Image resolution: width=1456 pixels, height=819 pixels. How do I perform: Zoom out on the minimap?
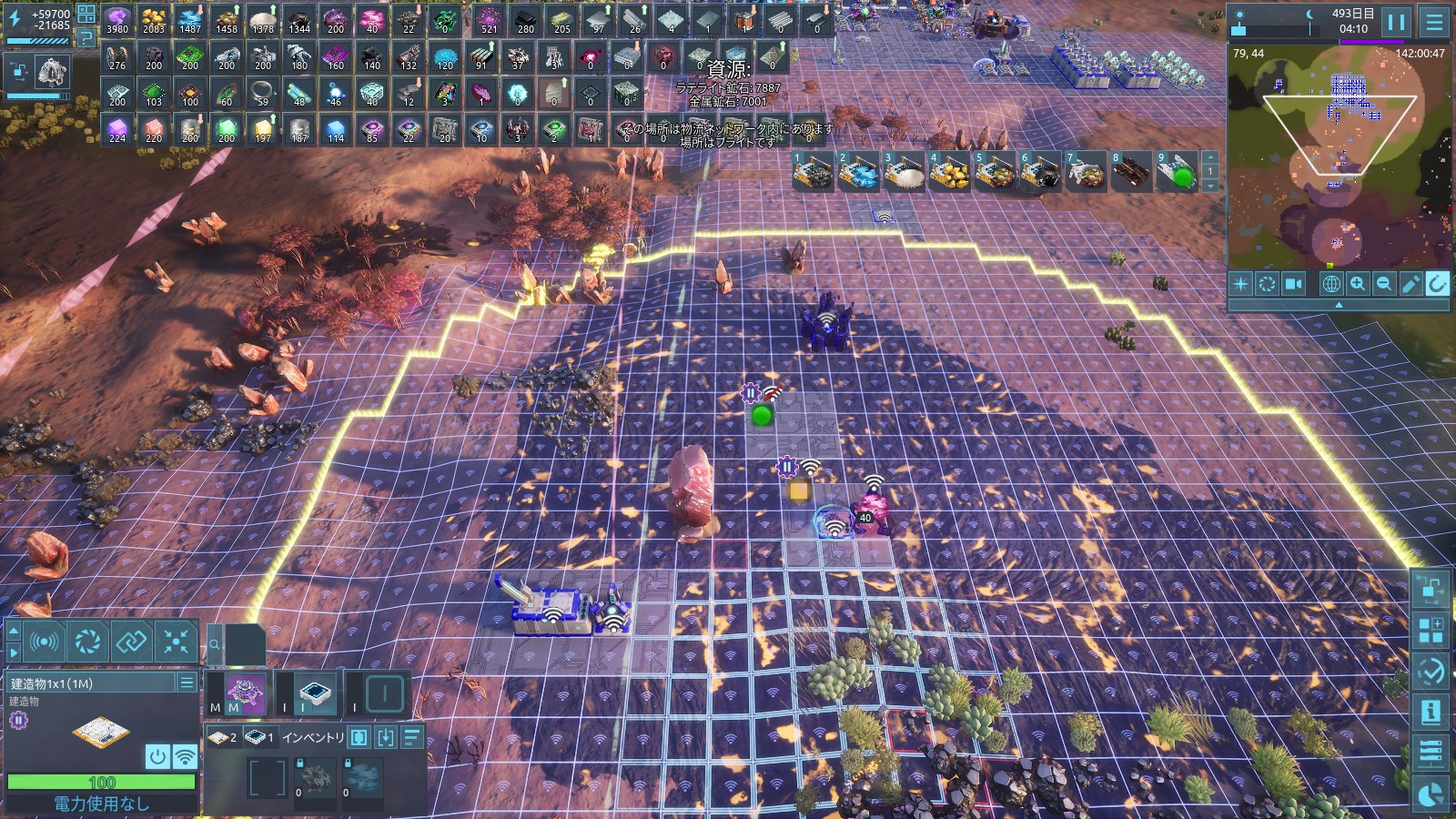pos(1384,284)
